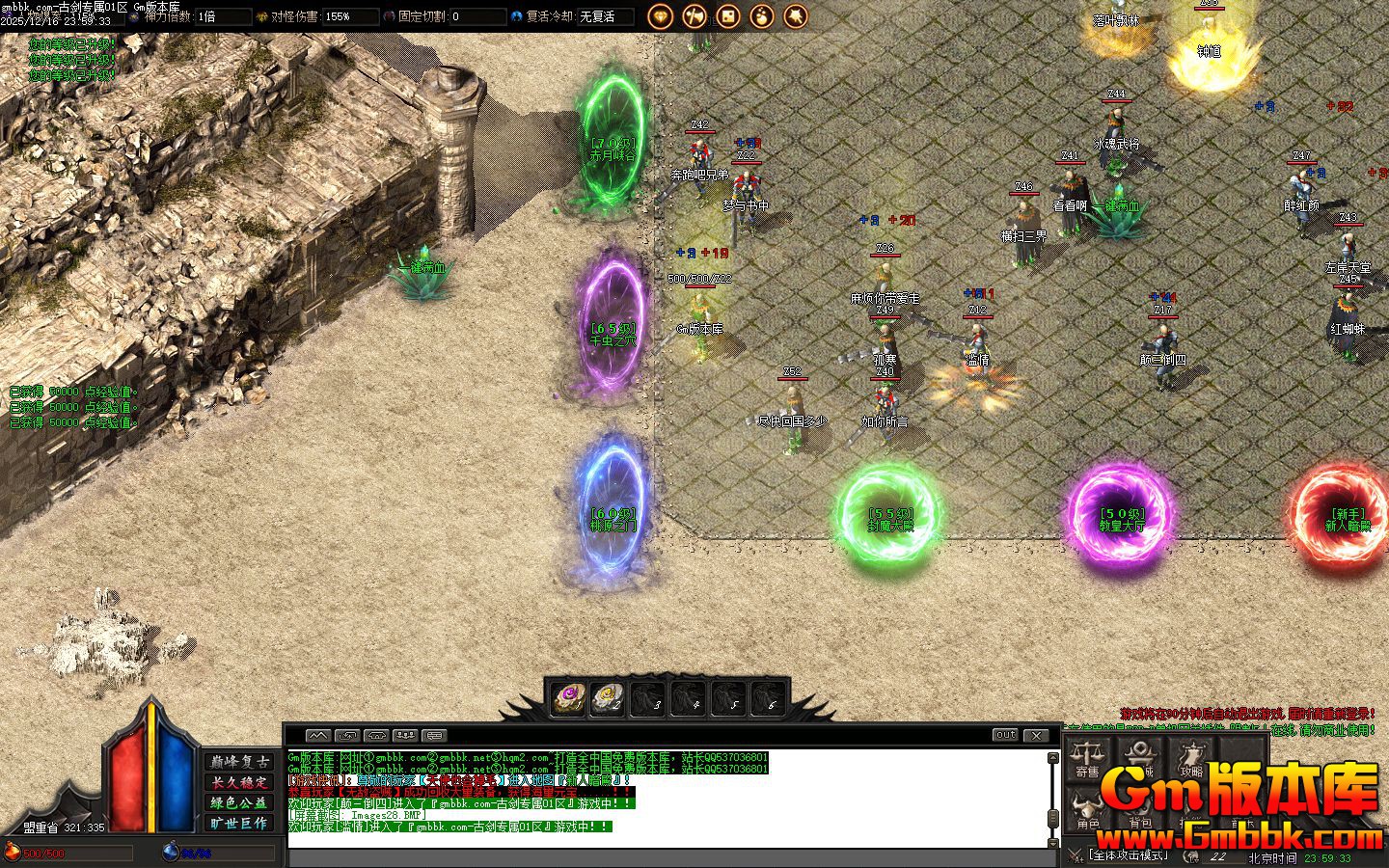The image size is (1389, 868).
Task: Click the group chat channel button (three figures)
Action: point(405,736)
